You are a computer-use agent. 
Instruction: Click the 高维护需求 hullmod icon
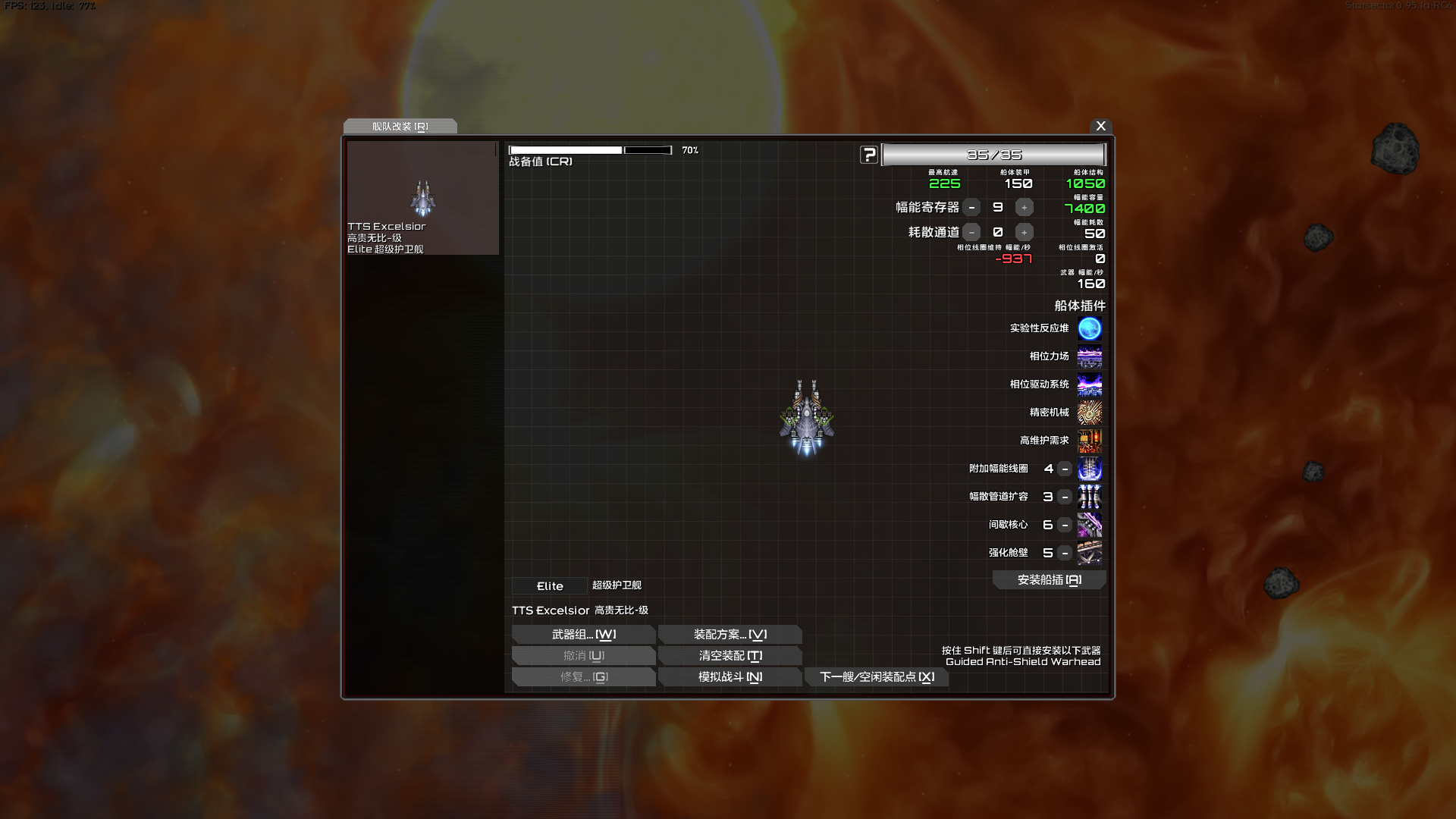pyautogui.click(x=1090, y=441)
